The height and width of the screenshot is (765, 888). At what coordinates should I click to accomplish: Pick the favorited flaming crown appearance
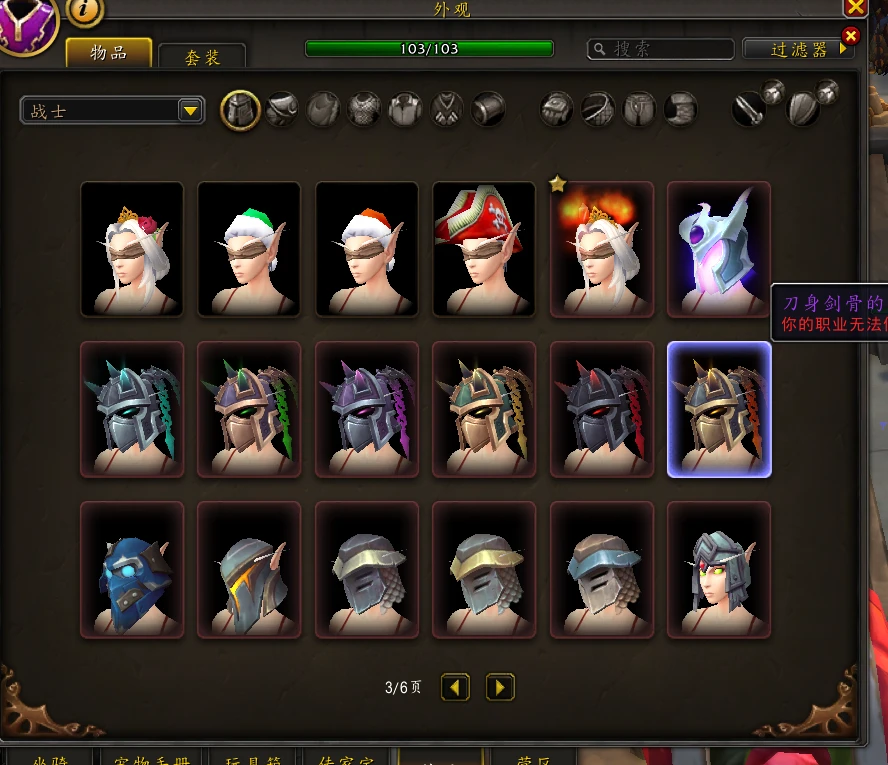coord(602,249)
